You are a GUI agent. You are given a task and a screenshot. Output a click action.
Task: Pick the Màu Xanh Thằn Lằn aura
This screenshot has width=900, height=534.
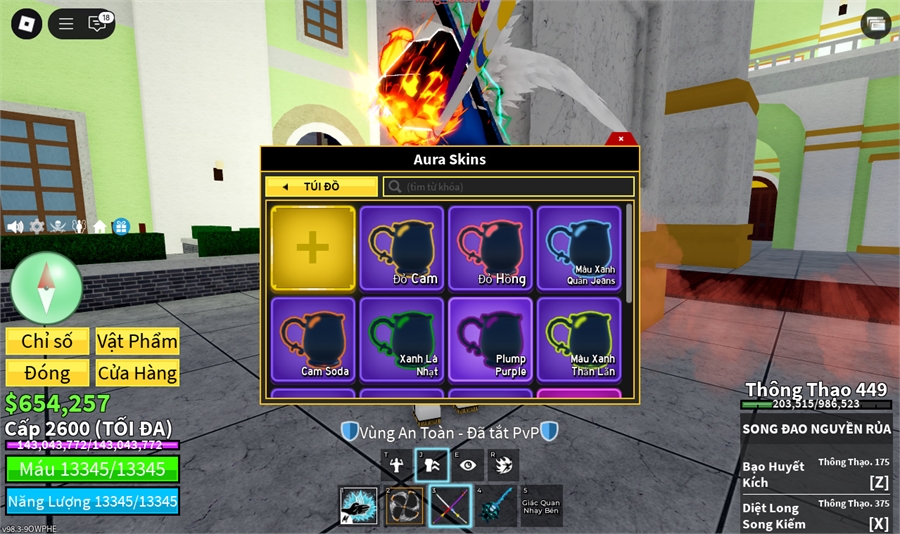point(579,339)
